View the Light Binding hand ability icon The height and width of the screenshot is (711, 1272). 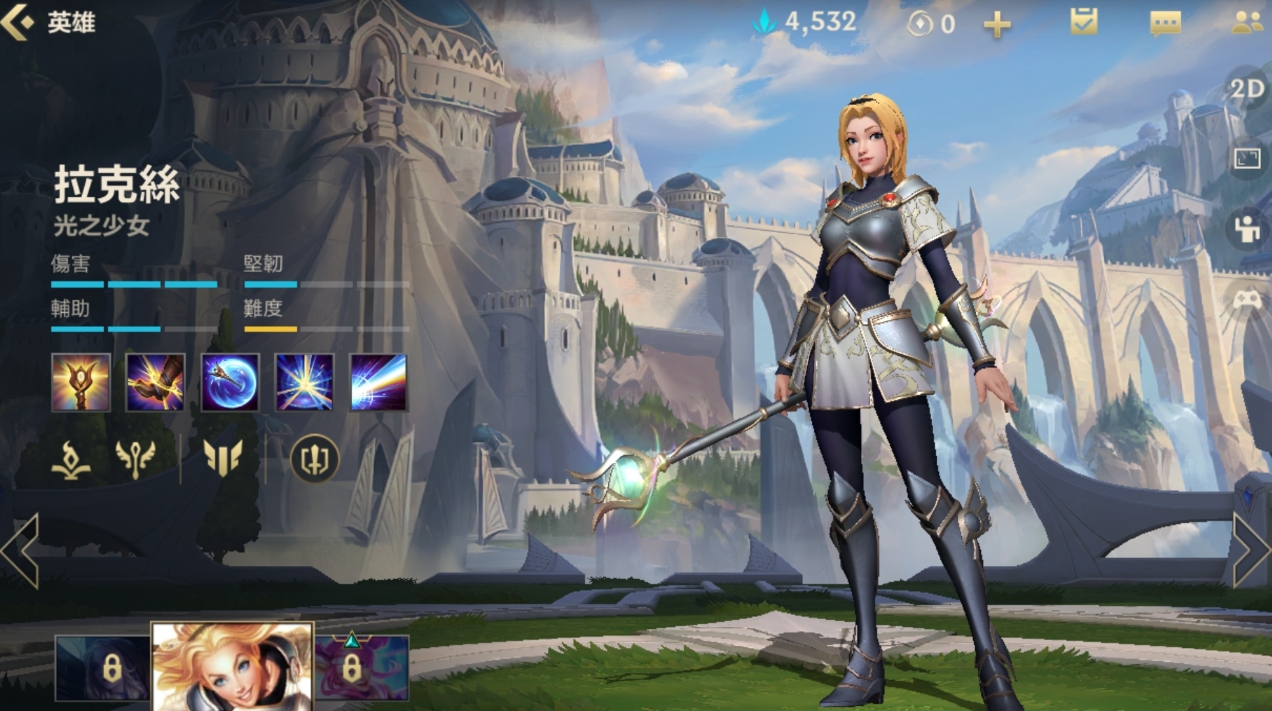click(x=155, y=382)
